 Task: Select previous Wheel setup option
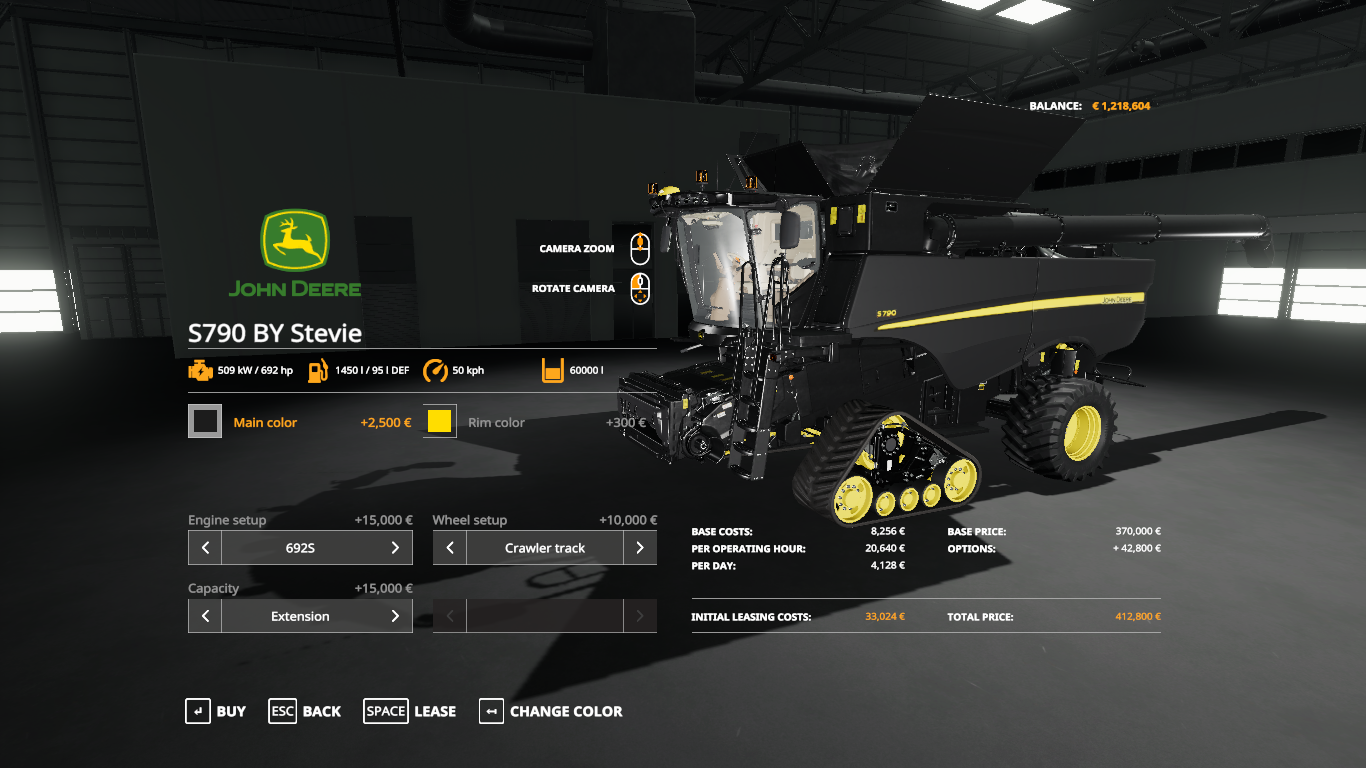point(450,548)
